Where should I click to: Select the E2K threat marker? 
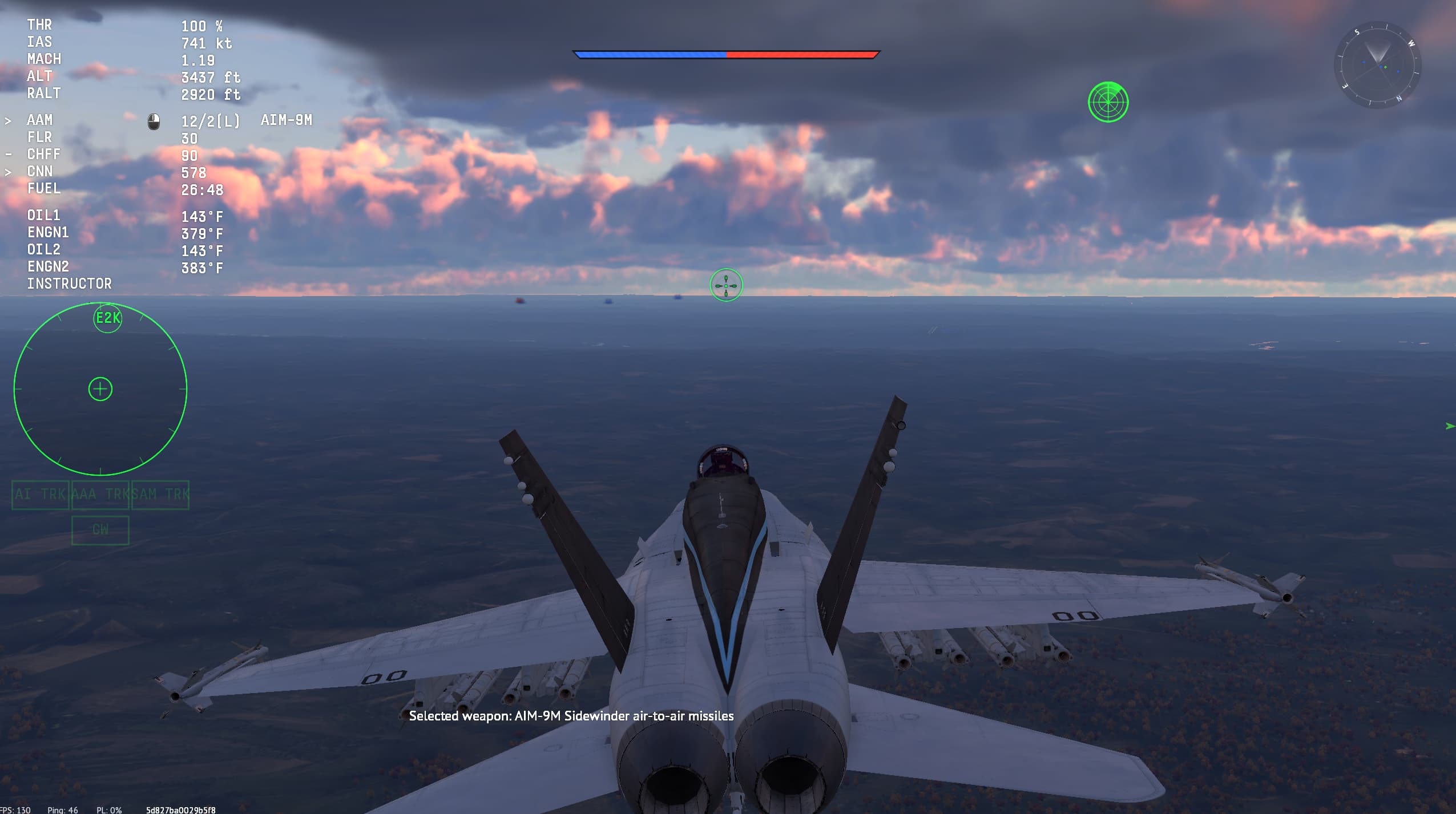[107, 318]
